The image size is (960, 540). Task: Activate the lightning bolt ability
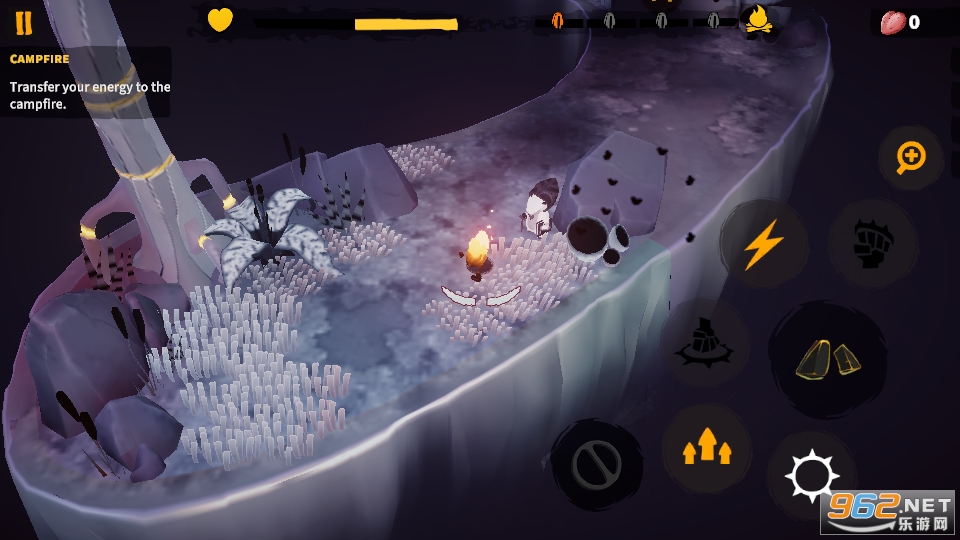tap(763, 244)
